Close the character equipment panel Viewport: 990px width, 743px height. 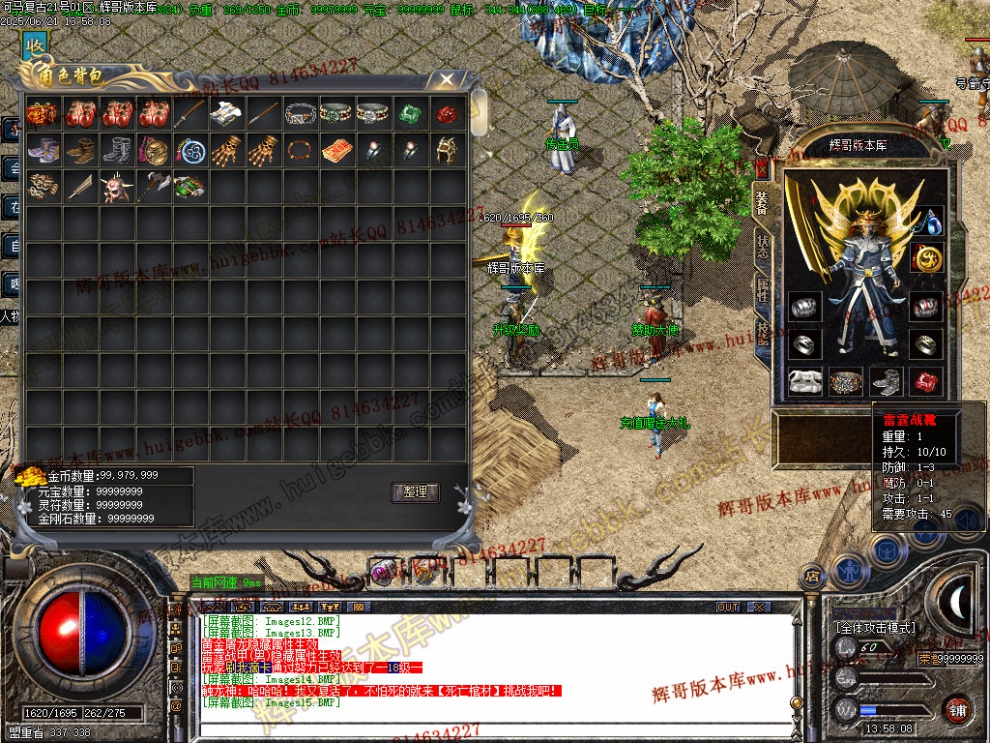[761, 168]
